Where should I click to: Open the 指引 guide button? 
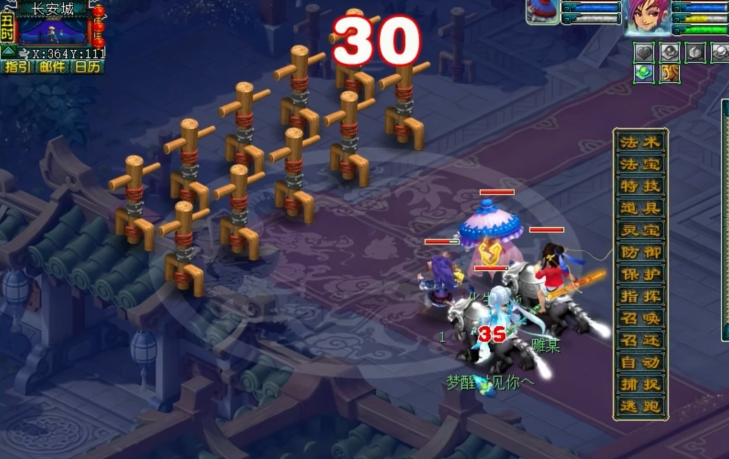point(17,67)
